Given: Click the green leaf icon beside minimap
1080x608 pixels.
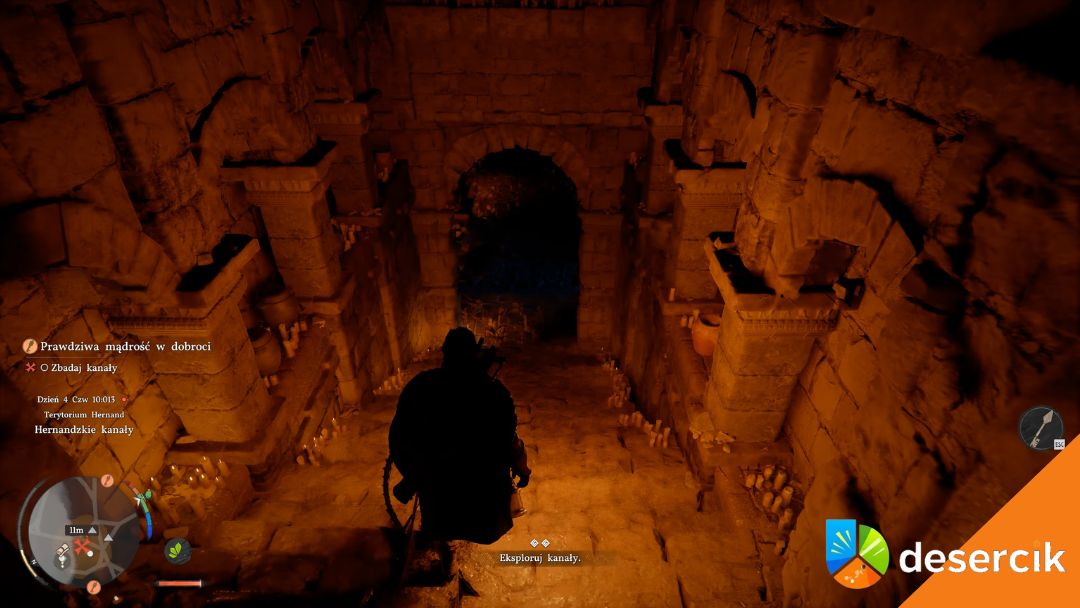Looking at the screenshot, I should click(x=177, y=550).
